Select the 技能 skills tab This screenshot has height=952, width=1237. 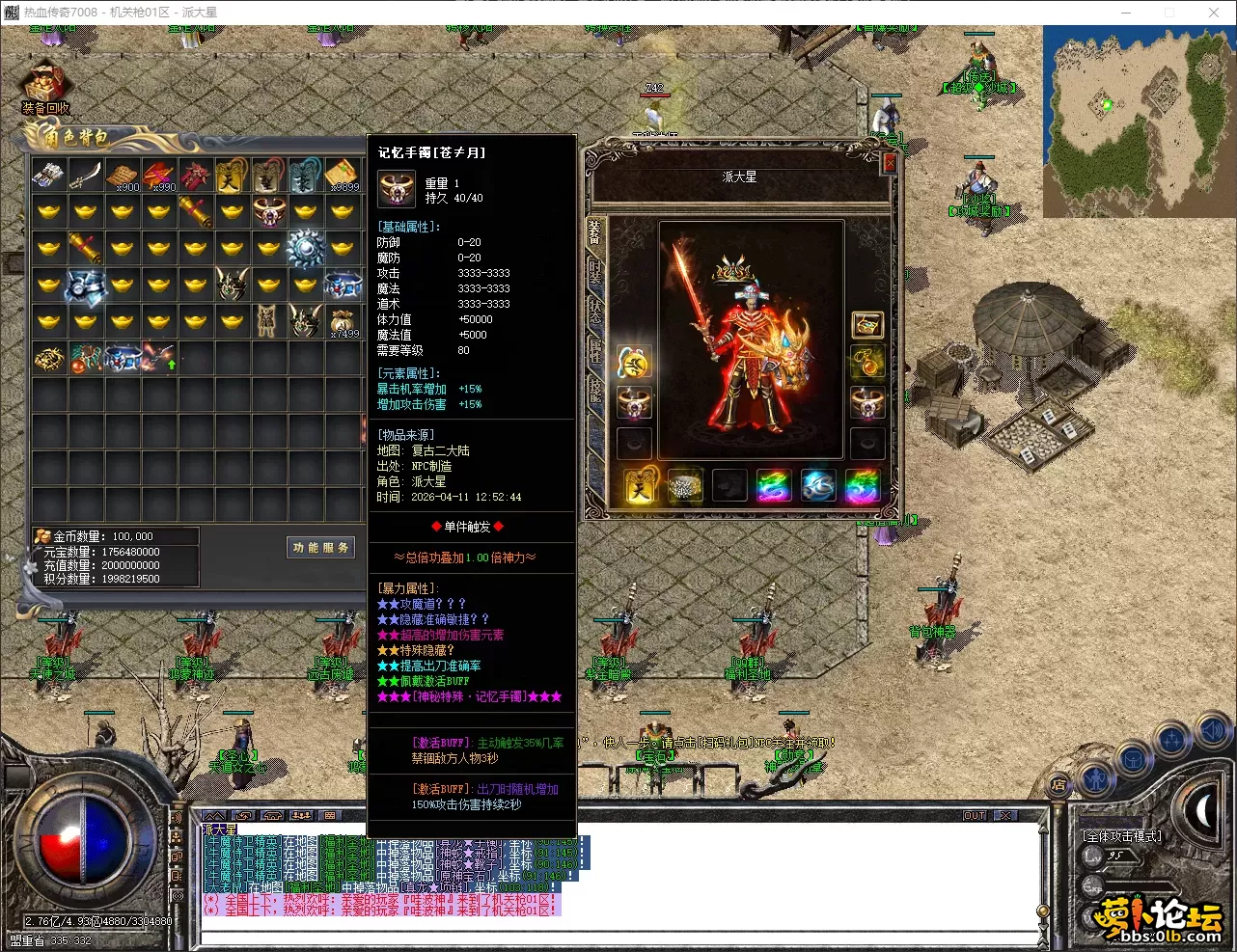pyautogui.click(x=594, y=390)
